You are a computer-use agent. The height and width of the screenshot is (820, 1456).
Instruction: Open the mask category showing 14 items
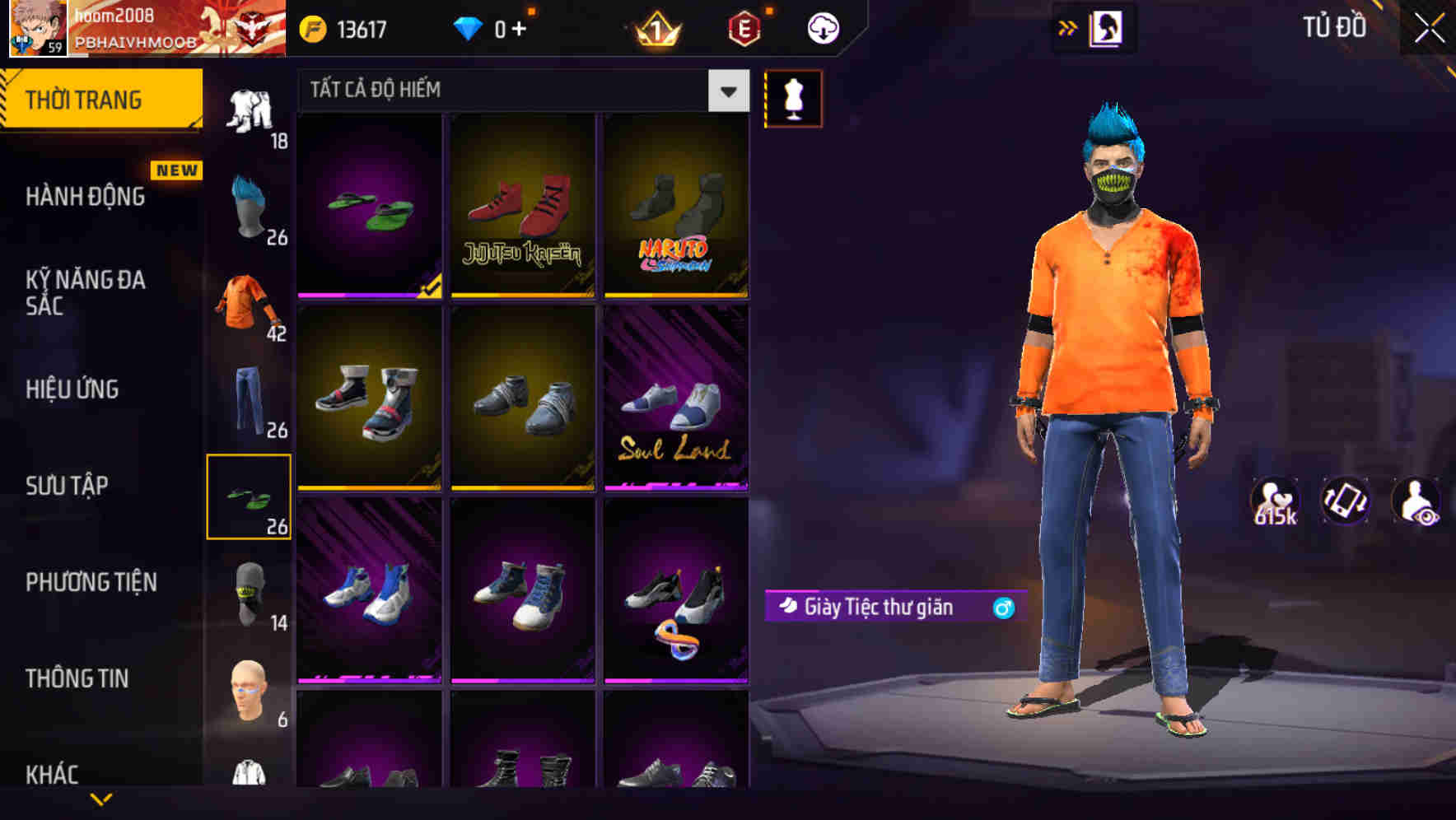(250, 593)
